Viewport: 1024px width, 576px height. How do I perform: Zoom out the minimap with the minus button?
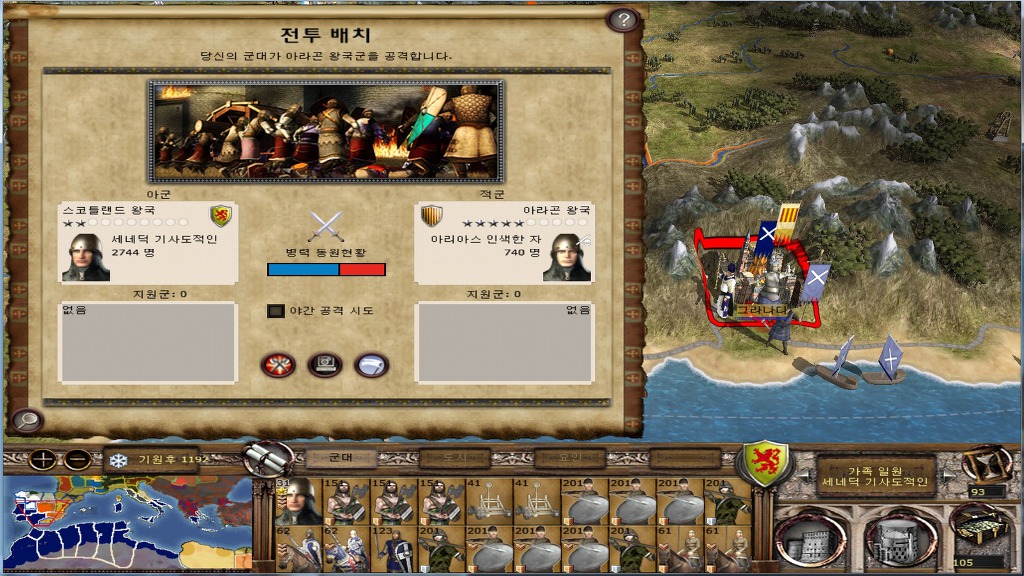pos(78,461)
